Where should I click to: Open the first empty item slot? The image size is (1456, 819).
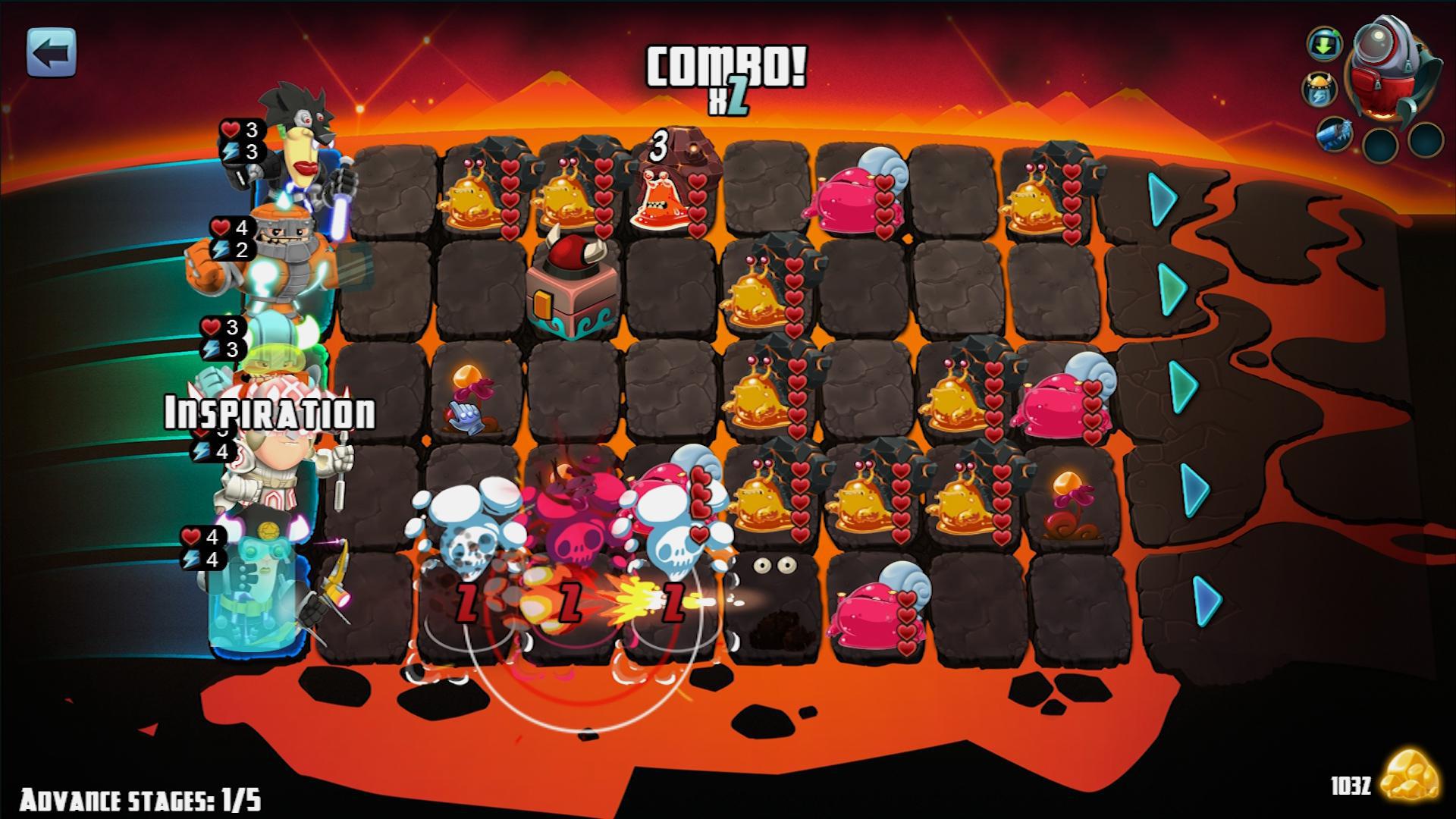tap(1380, 144)
